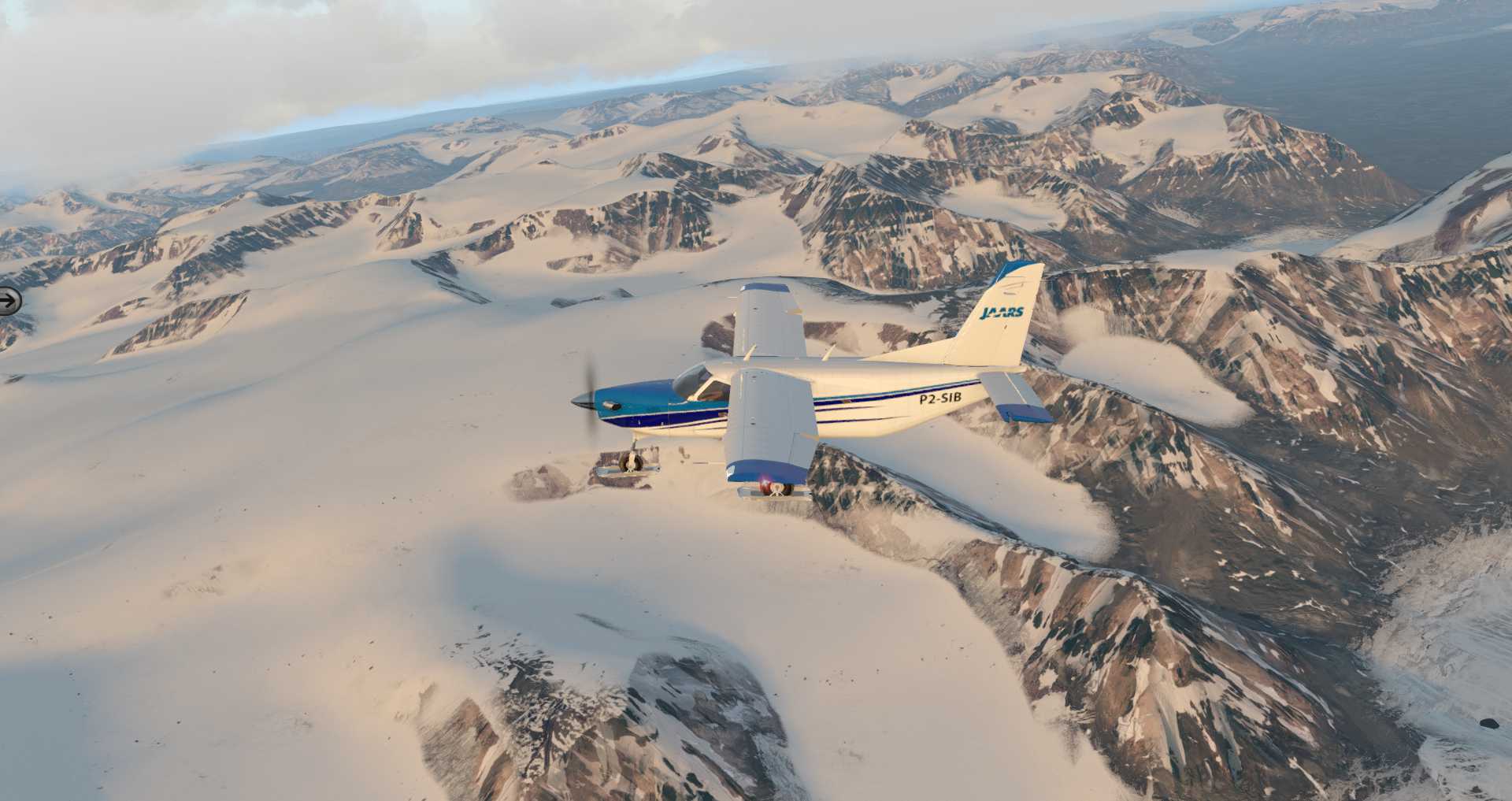
Task: Expand the side panel with the arrow button
Action: (x=9, y=300)
